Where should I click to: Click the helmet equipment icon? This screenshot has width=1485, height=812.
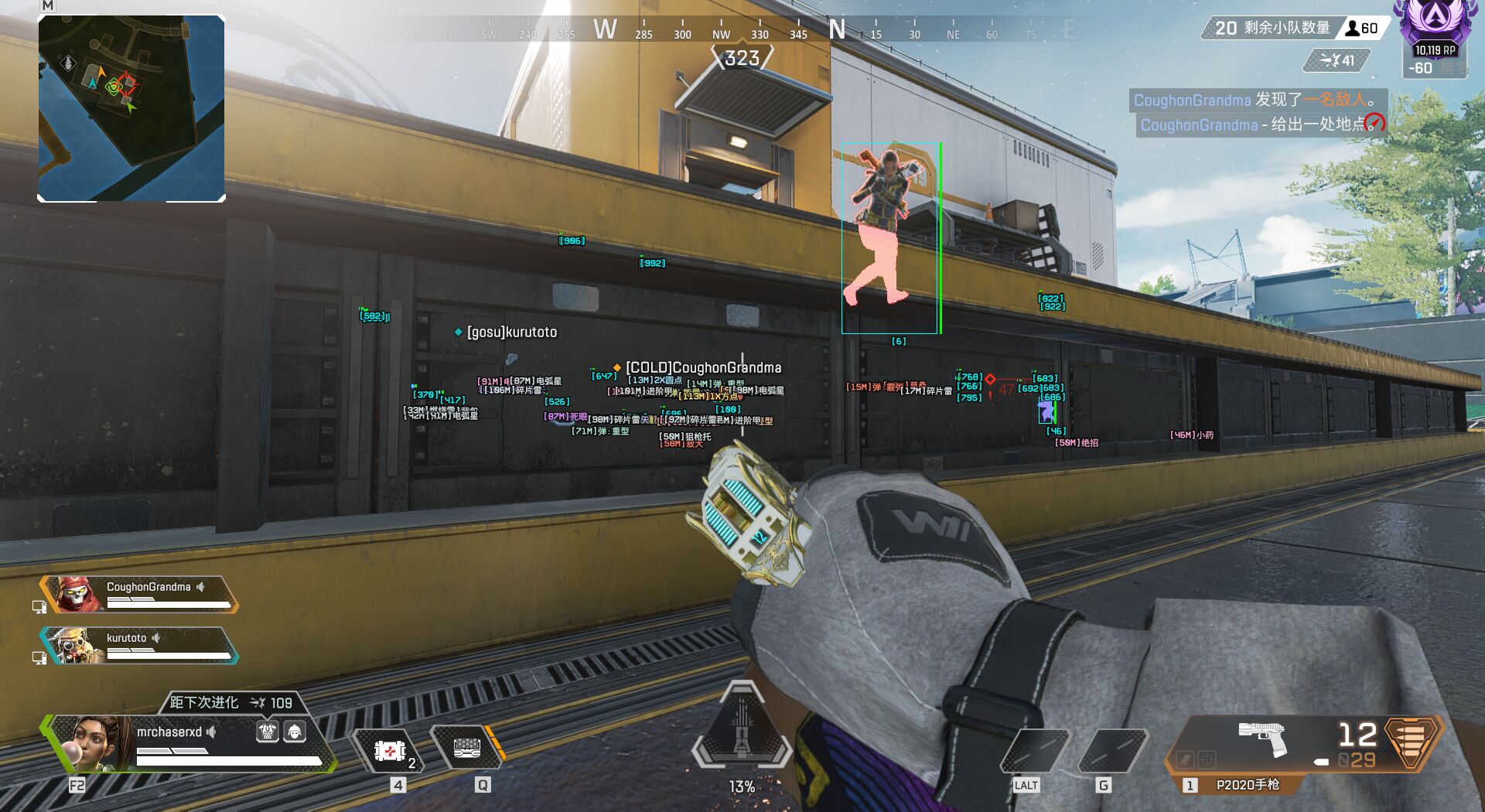295,732
